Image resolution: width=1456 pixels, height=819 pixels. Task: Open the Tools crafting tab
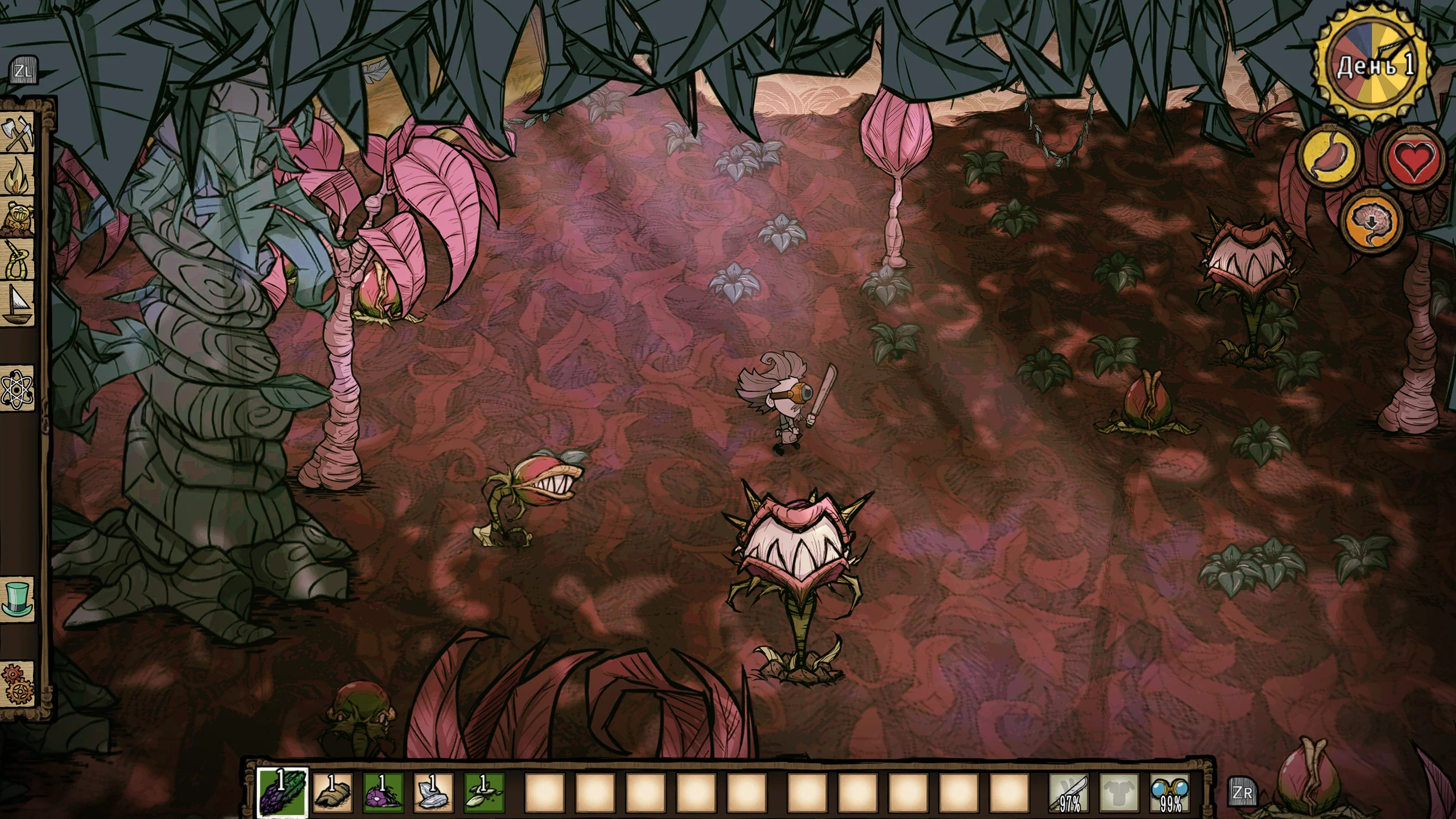tap(19, 135)
